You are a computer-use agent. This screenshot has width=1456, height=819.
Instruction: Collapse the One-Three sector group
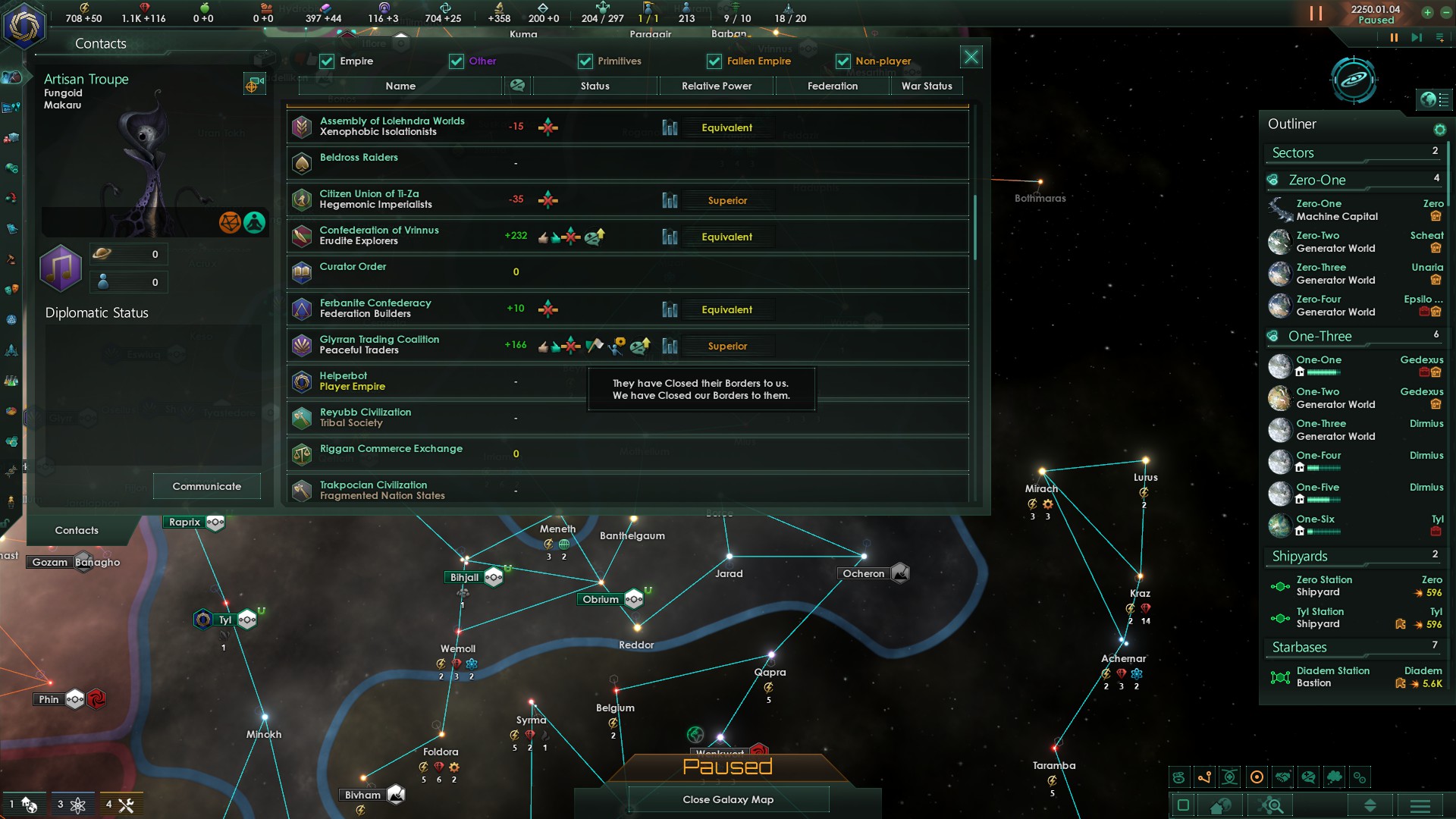tap(1319, 336)
